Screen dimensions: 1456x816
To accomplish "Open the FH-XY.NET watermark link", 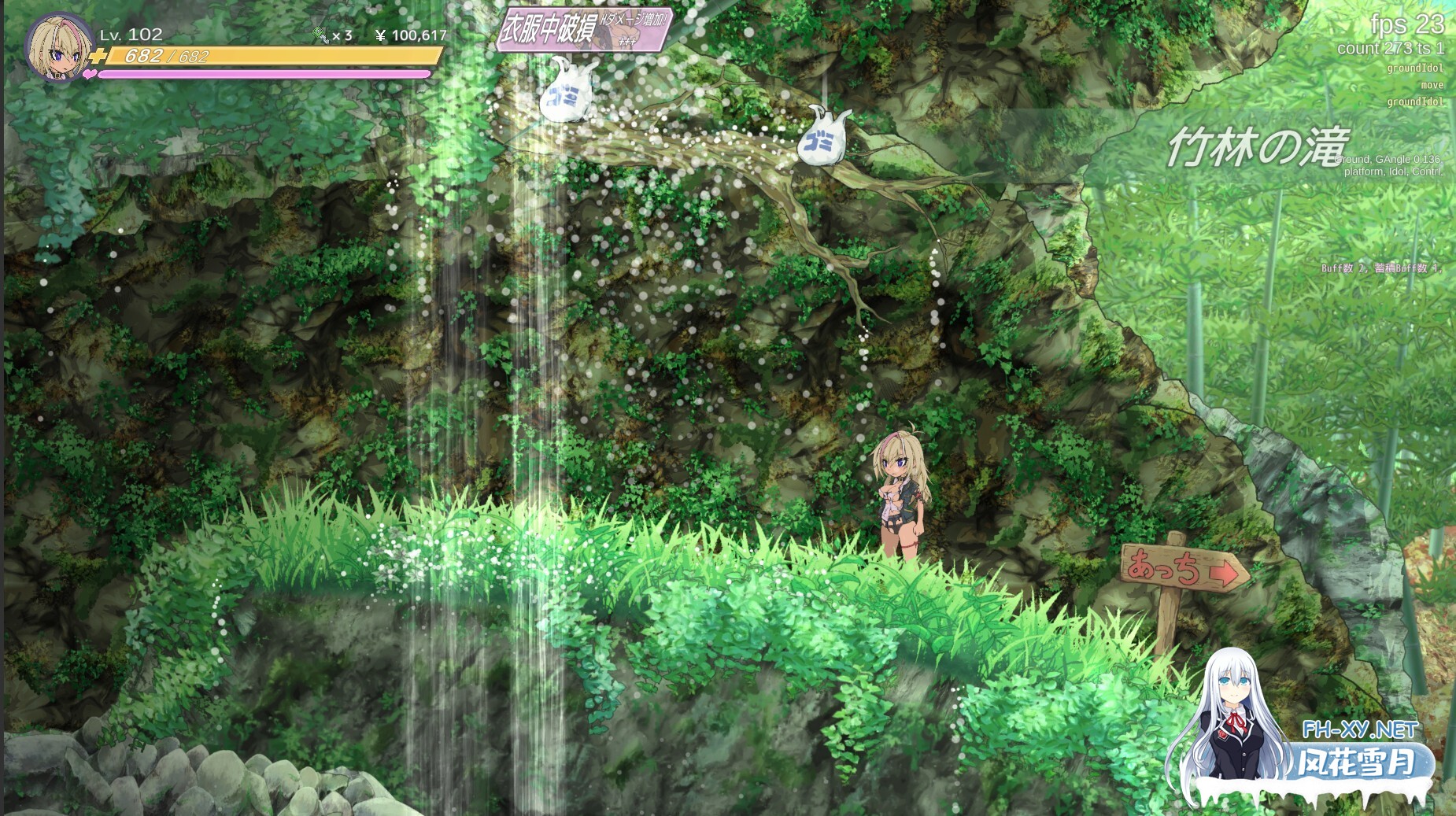I will click(1359, 729).
